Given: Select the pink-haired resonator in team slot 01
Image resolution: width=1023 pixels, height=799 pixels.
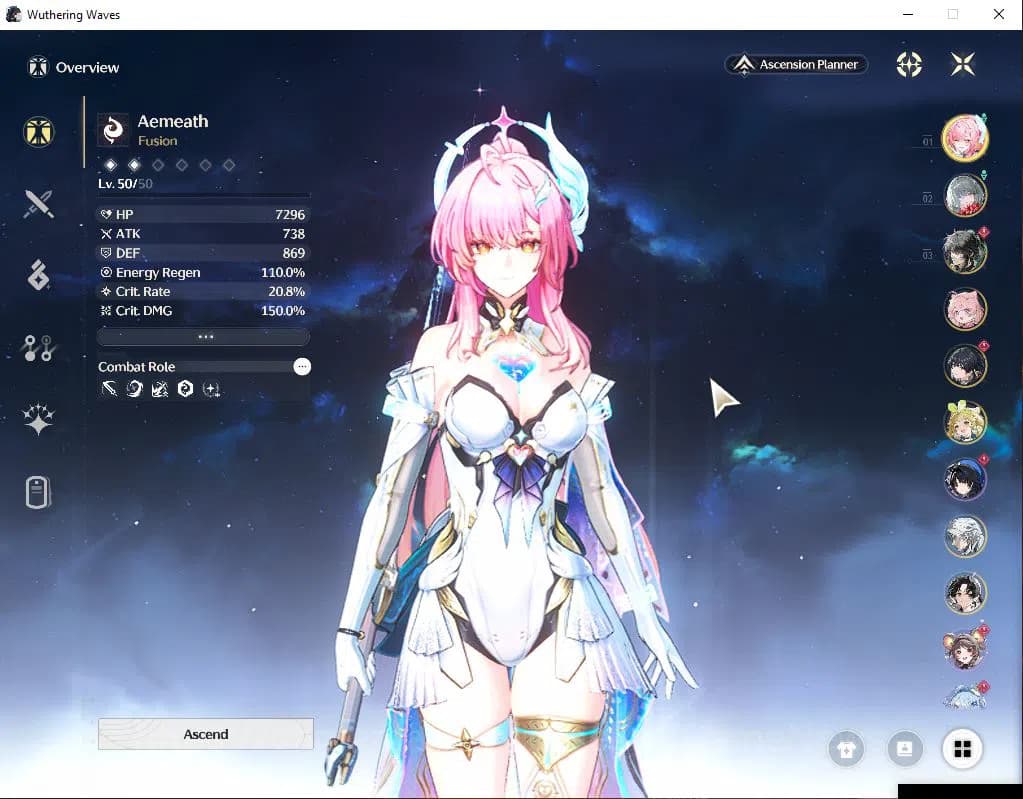Looking at the screenshot, I should (965, 140).
